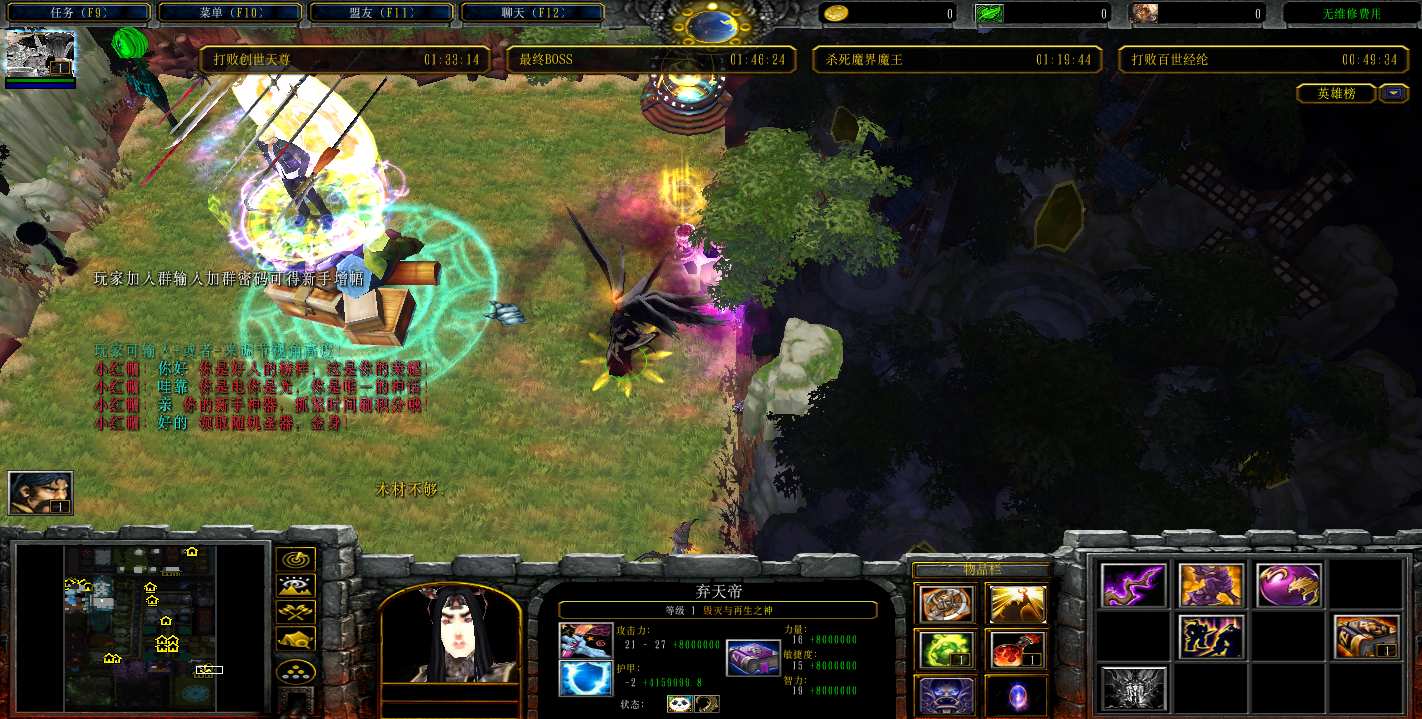The image size is (1422, 719).
Task: Activate the purple dragon orb ability
Action: click(1289, 585)
